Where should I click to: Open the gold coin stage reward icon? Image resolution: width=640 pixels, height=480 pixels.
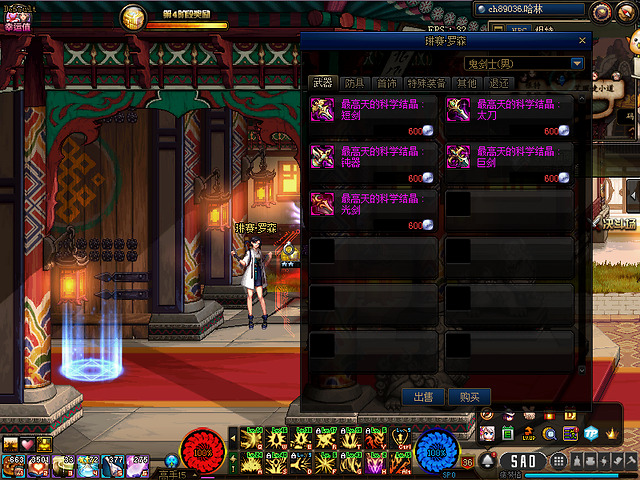point(133,16)
